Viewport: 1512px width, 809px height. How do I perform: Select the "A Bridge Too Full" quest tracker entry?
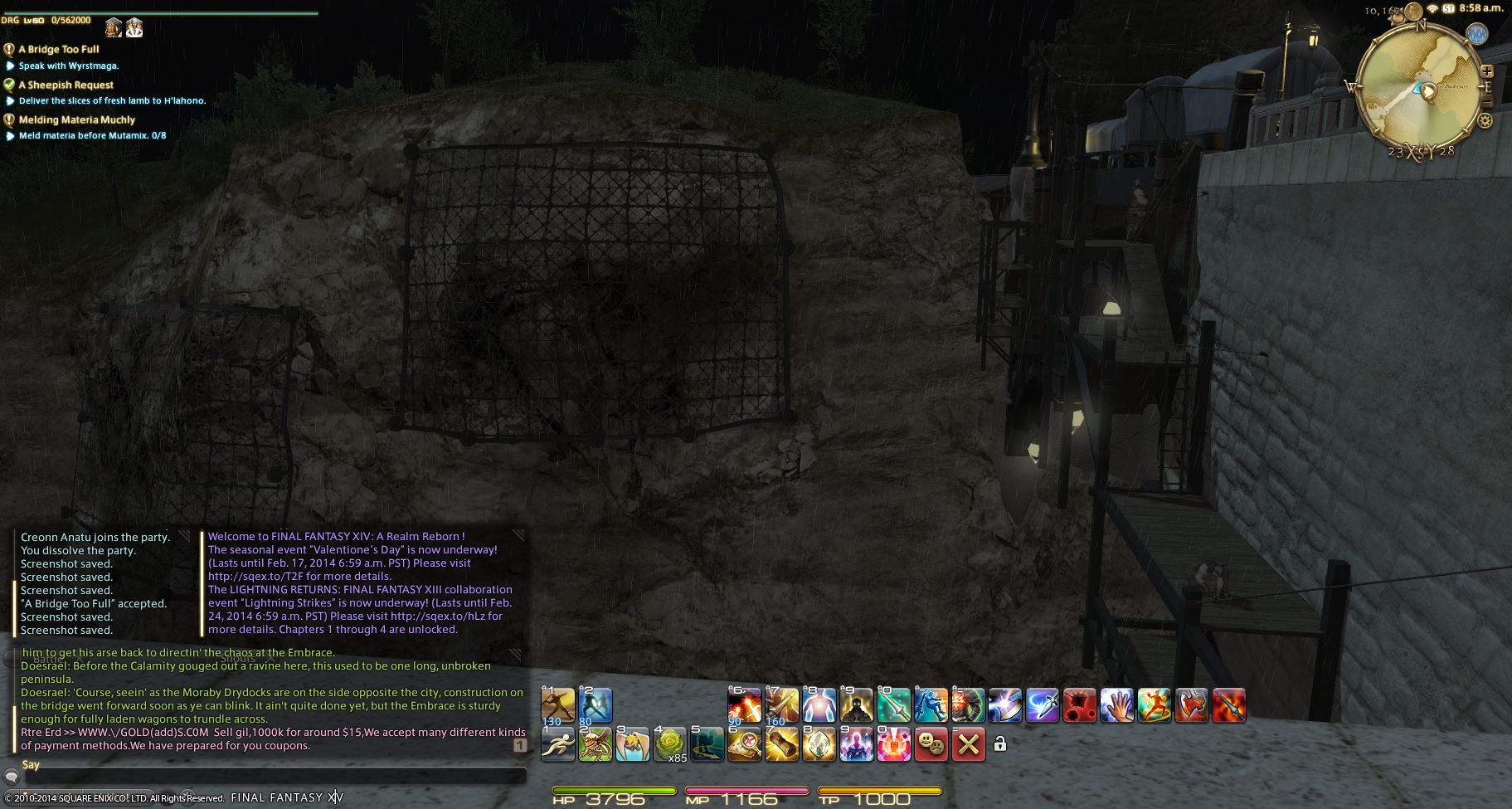click(x=58, y=49)
